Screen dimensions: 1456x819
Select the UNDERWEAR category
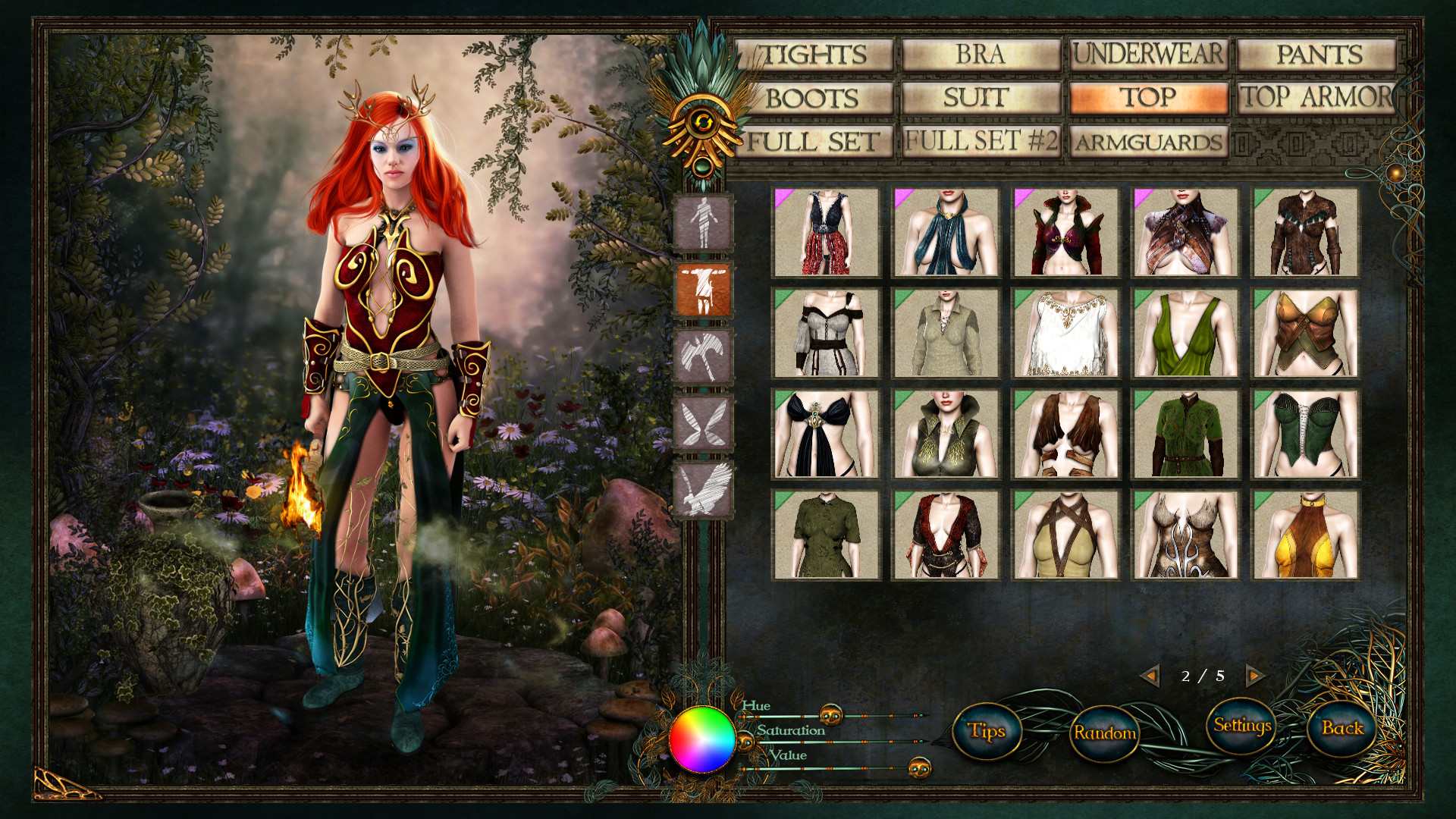coord(1147,55)
